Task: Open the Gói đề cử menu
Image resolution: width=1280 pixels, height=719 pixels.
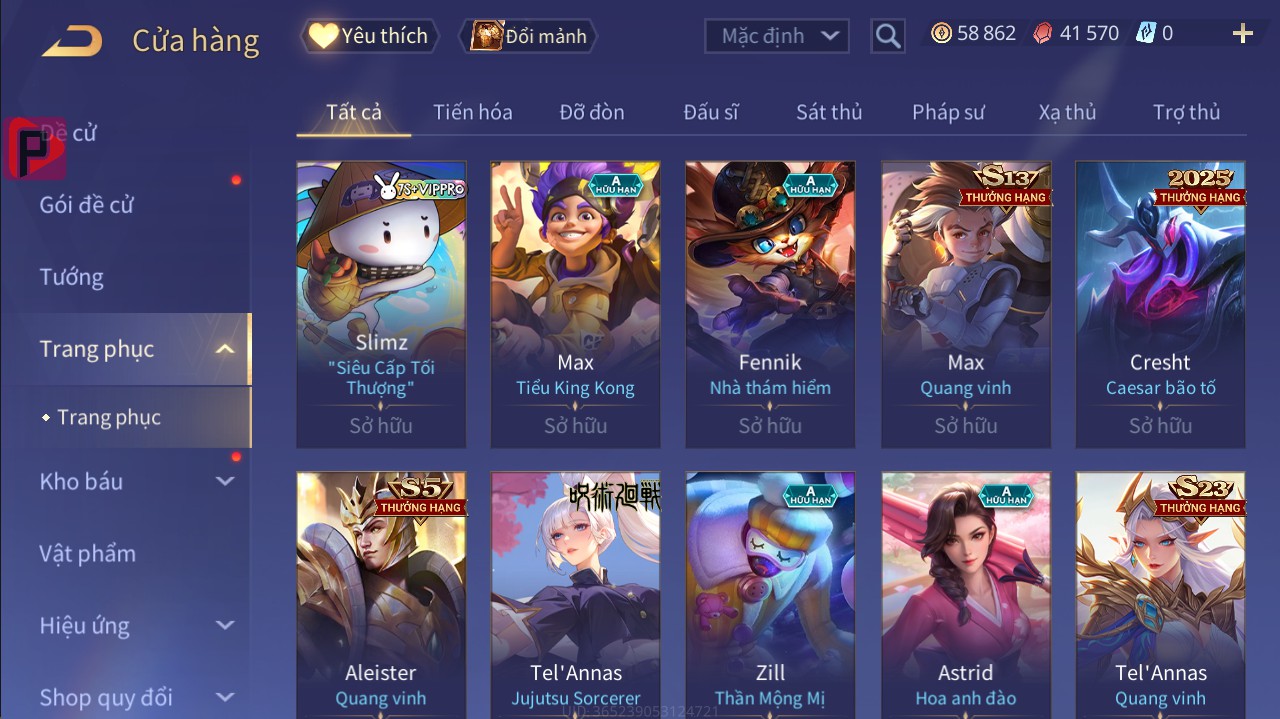Action: click(87, 205)
